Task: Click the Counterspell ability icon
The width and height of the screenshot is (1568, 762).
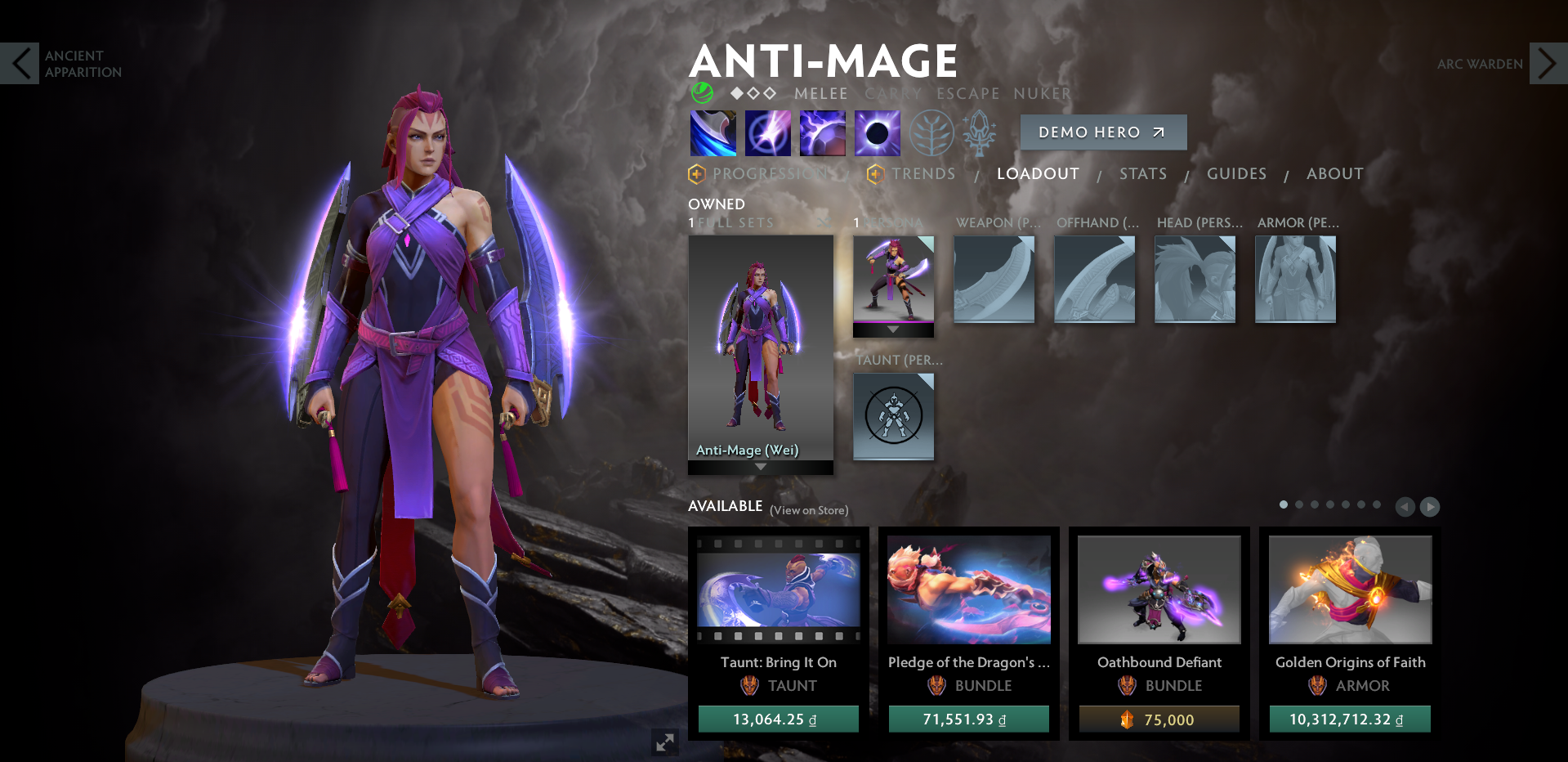Action: 822,132
